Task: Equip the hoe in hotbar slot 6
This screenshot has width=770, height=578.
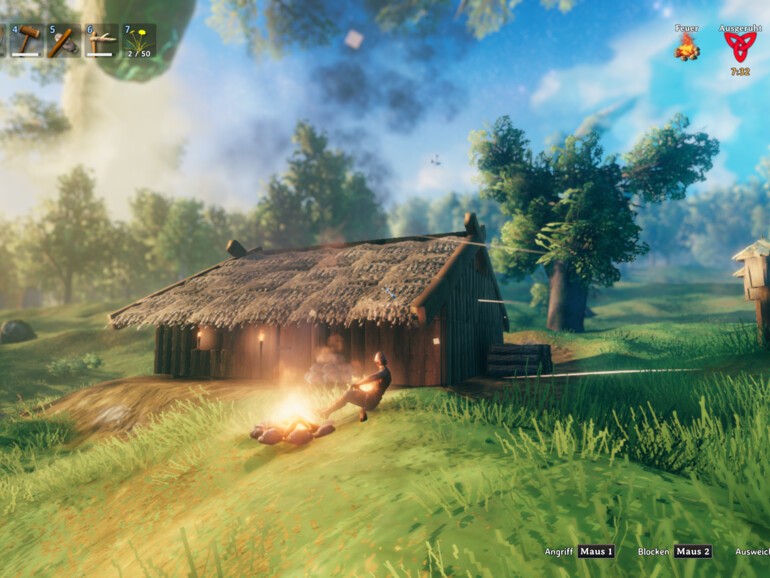Action: (x=101, y=40)
